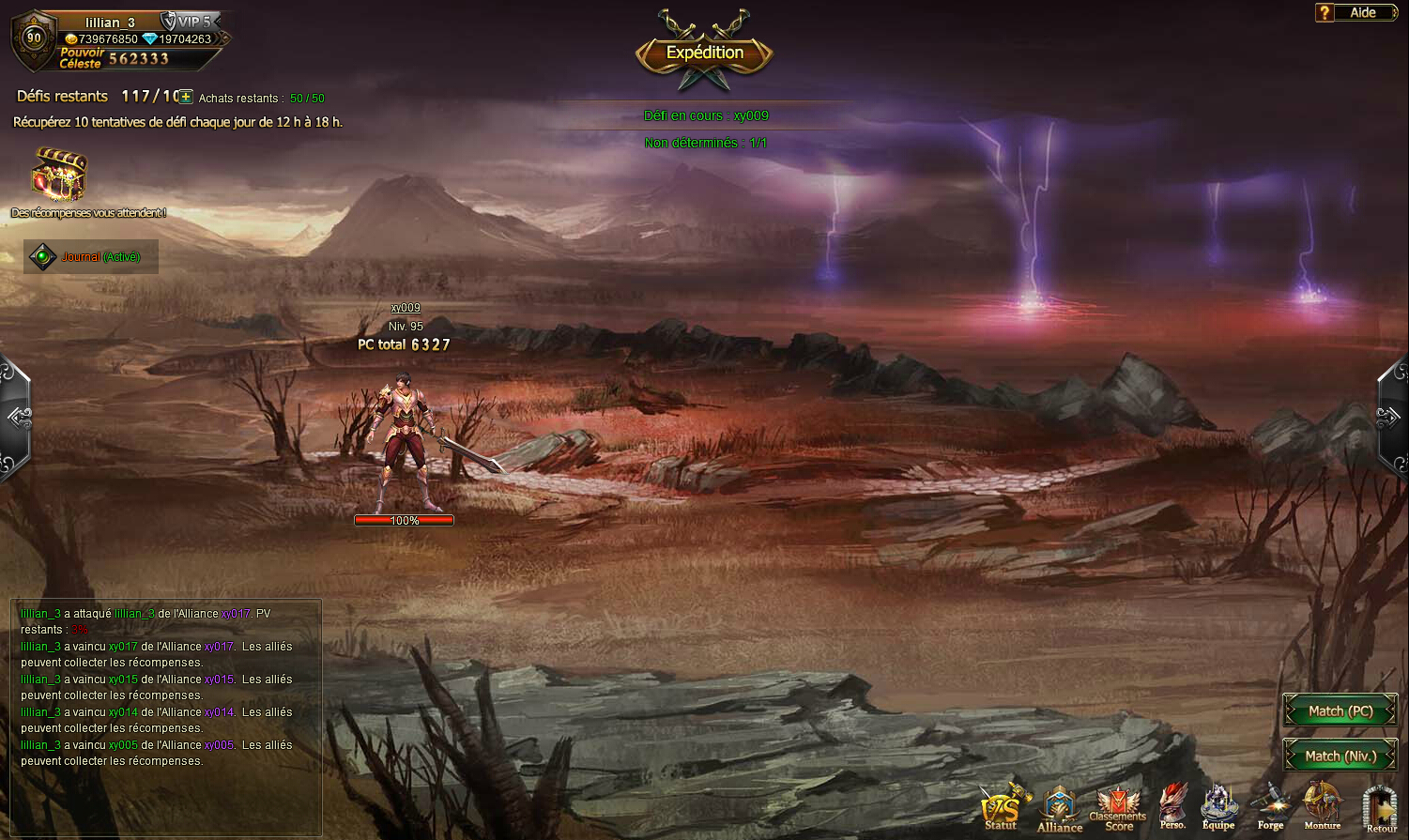Click the green plus to add challenges
This screenshot has width=1409, height=840.
click(186, 97)
